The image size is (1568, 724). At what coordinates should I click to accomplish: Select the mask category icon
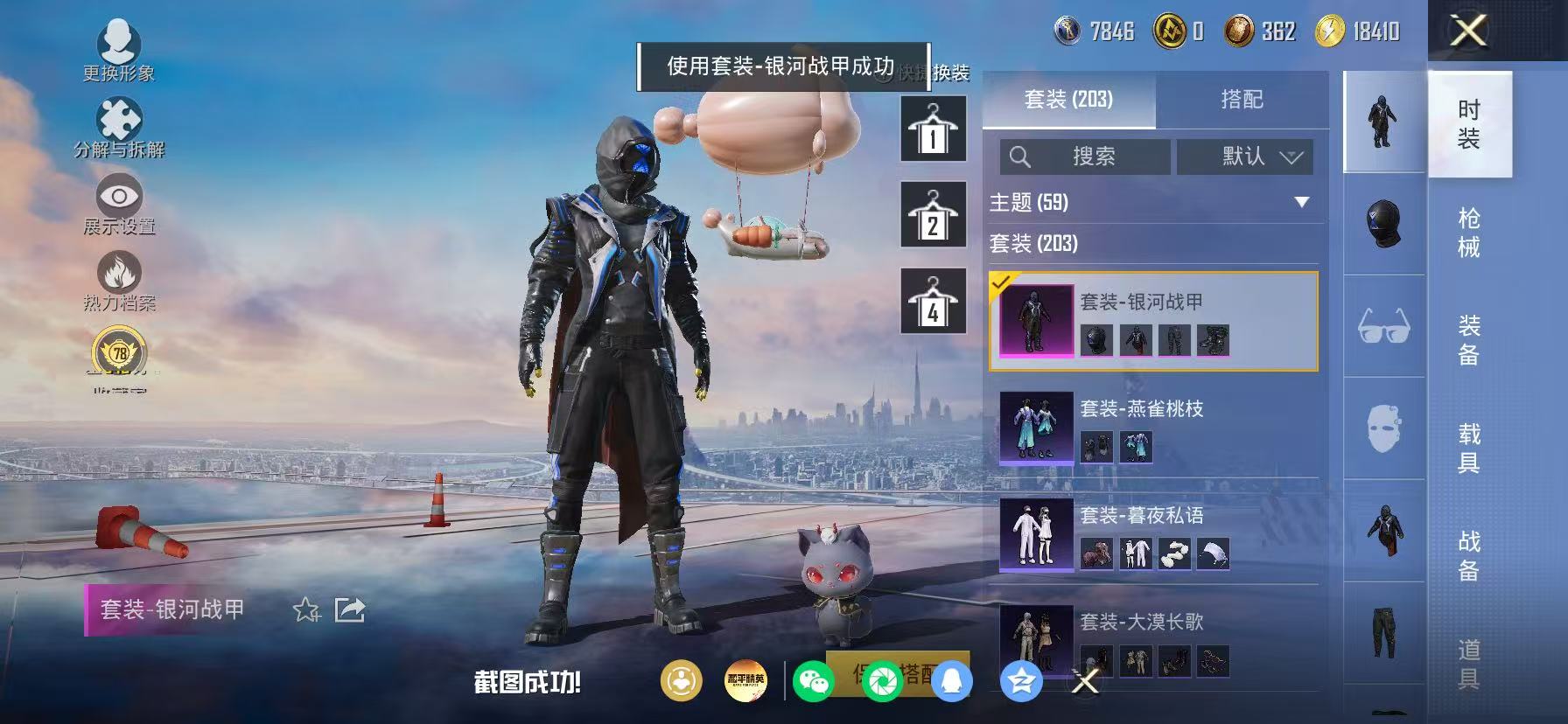pyautogui.click(x=1382, y=428)
